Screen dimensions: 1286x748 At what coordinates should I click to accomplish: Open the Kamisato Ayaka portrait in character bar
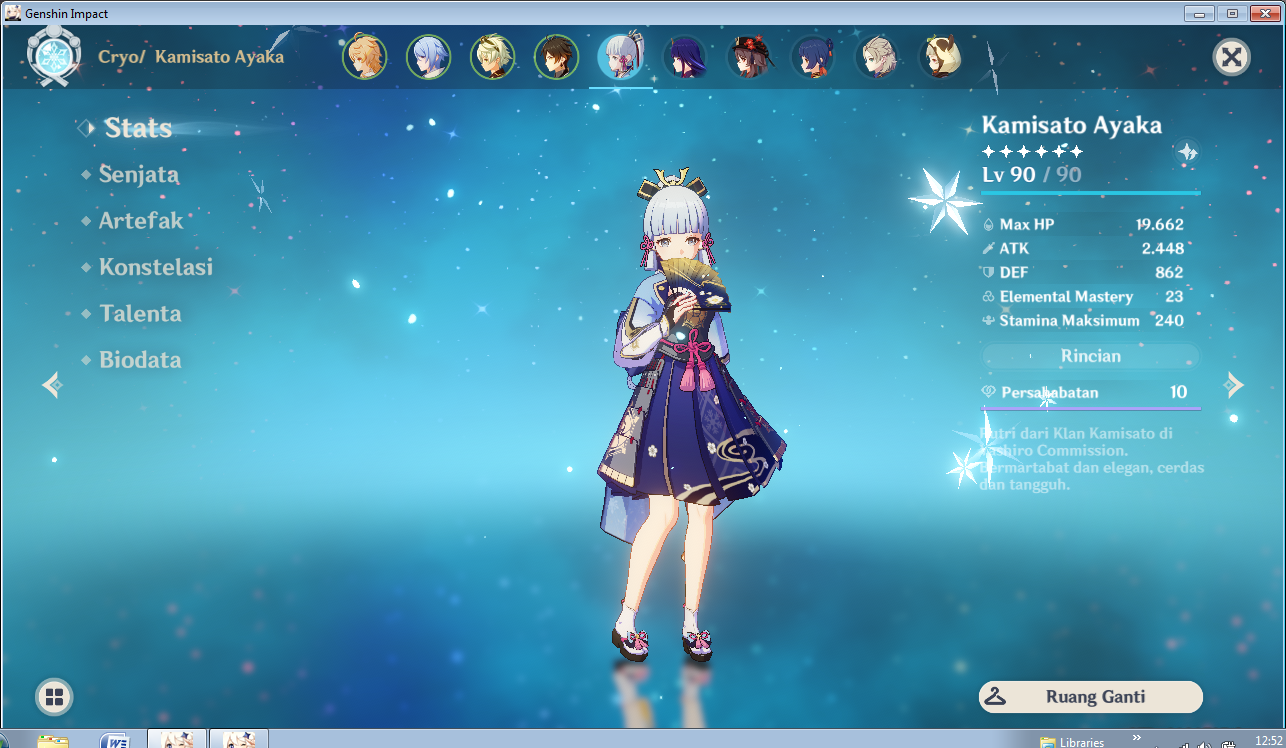tap(621, 56)
